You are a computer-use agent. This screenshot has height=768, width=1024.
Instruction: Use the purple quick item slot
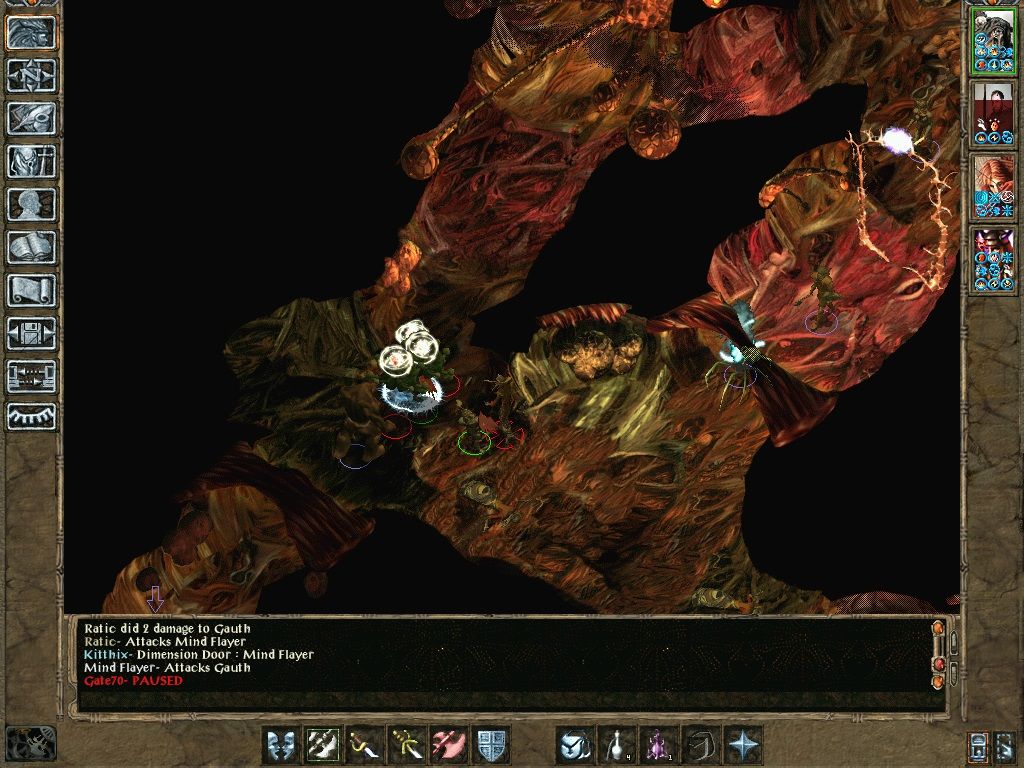(659, 745)
